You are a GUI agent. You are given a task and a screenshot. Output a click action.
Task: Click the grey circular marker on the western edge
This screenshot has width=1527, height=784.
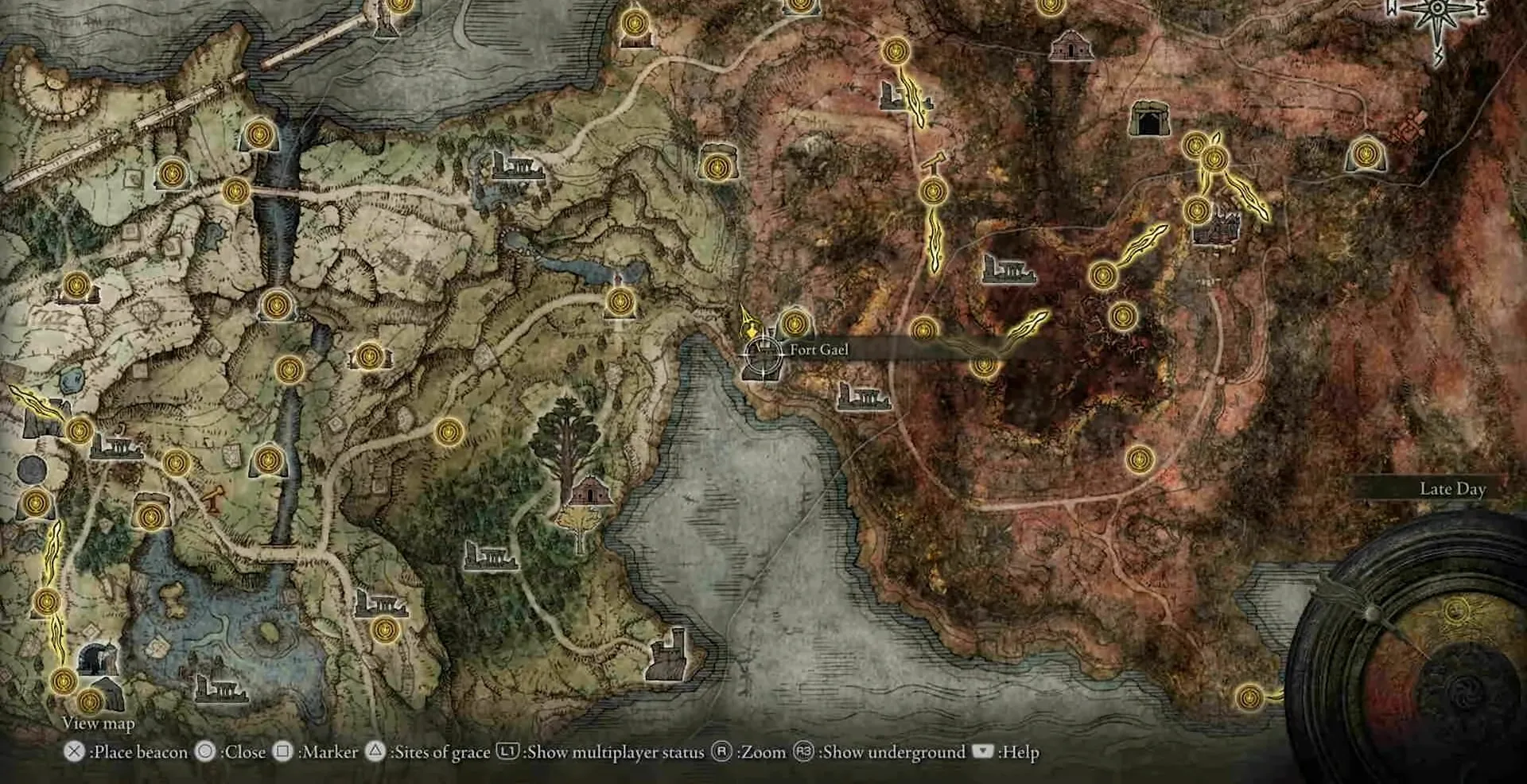click(32, 470)
